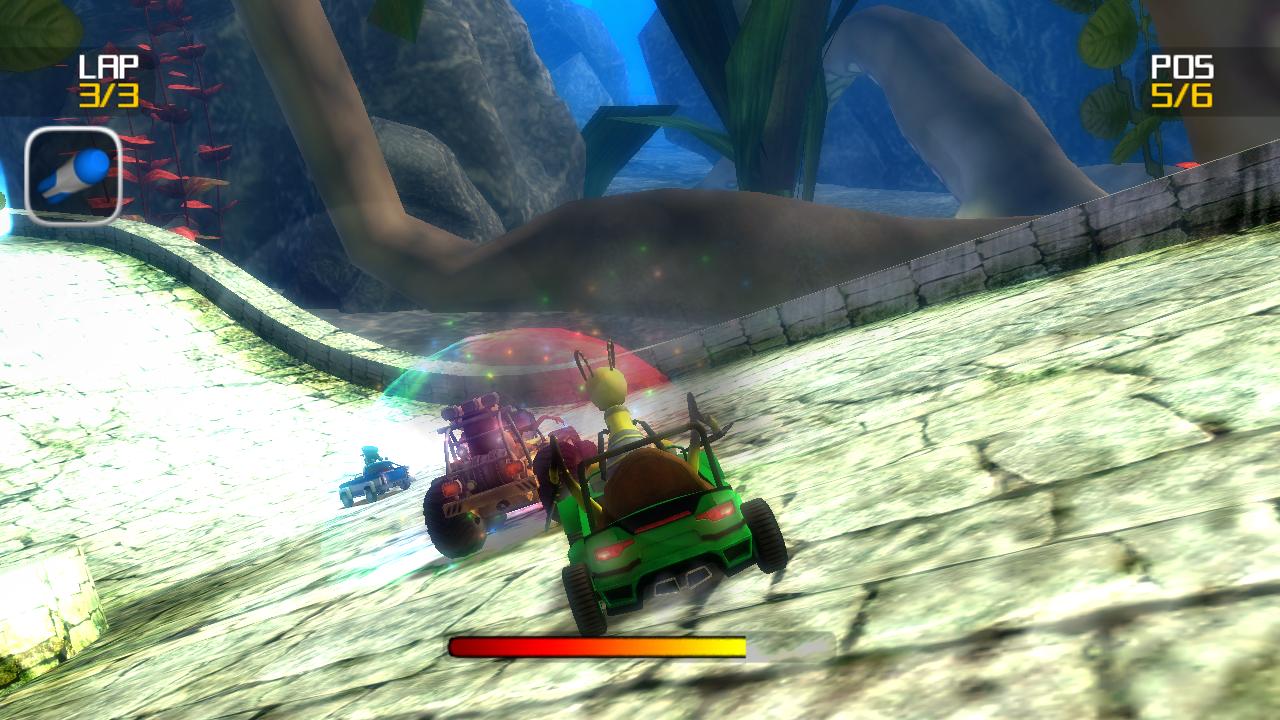The image size is (1280, 720).
Task: Activate the blue rocket power-up icon
Action: point(70,175)
